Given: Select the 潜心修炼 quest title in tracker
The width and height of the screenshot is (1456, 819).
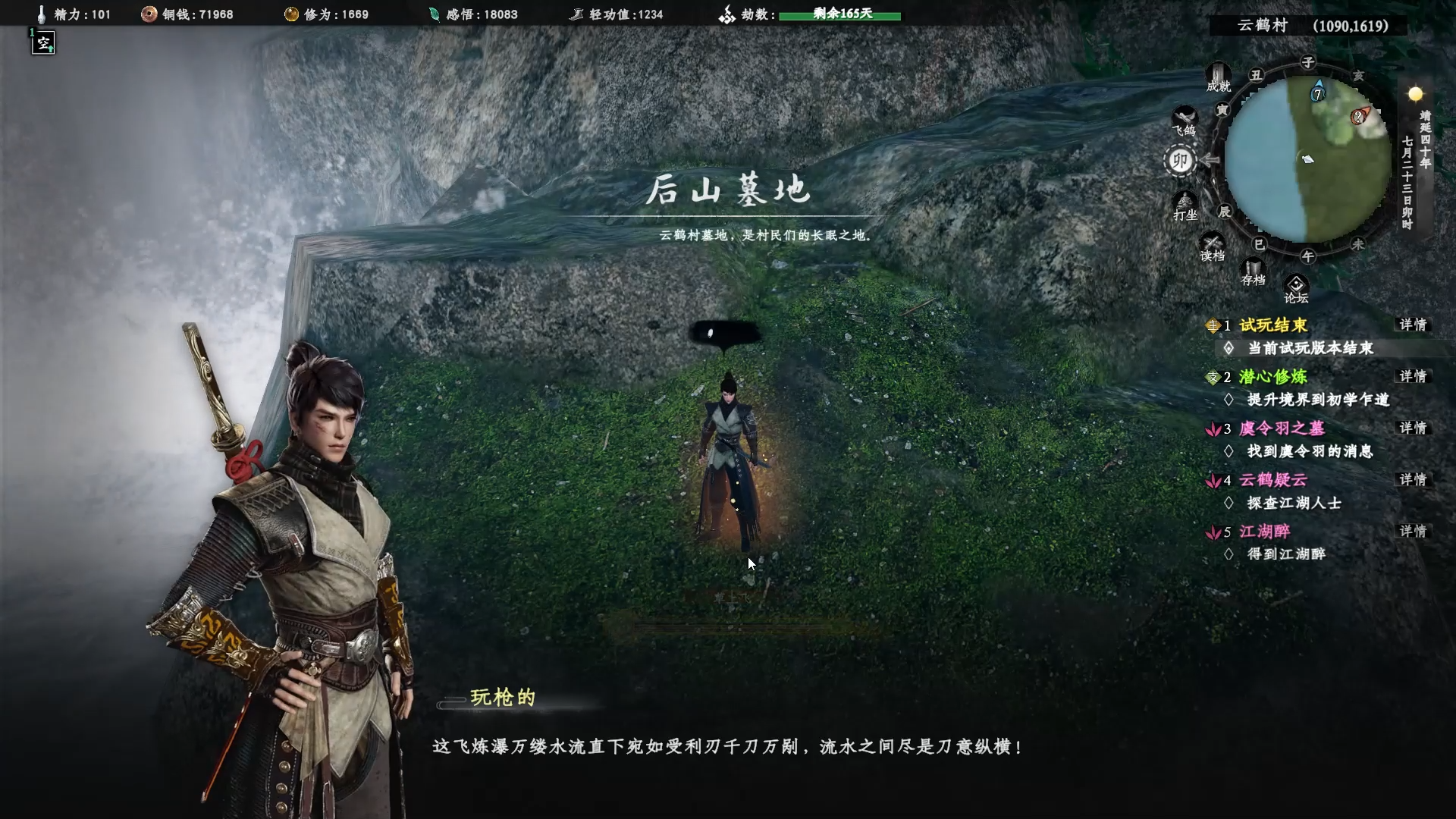Looking at the screenshot, I should 1273,377.
